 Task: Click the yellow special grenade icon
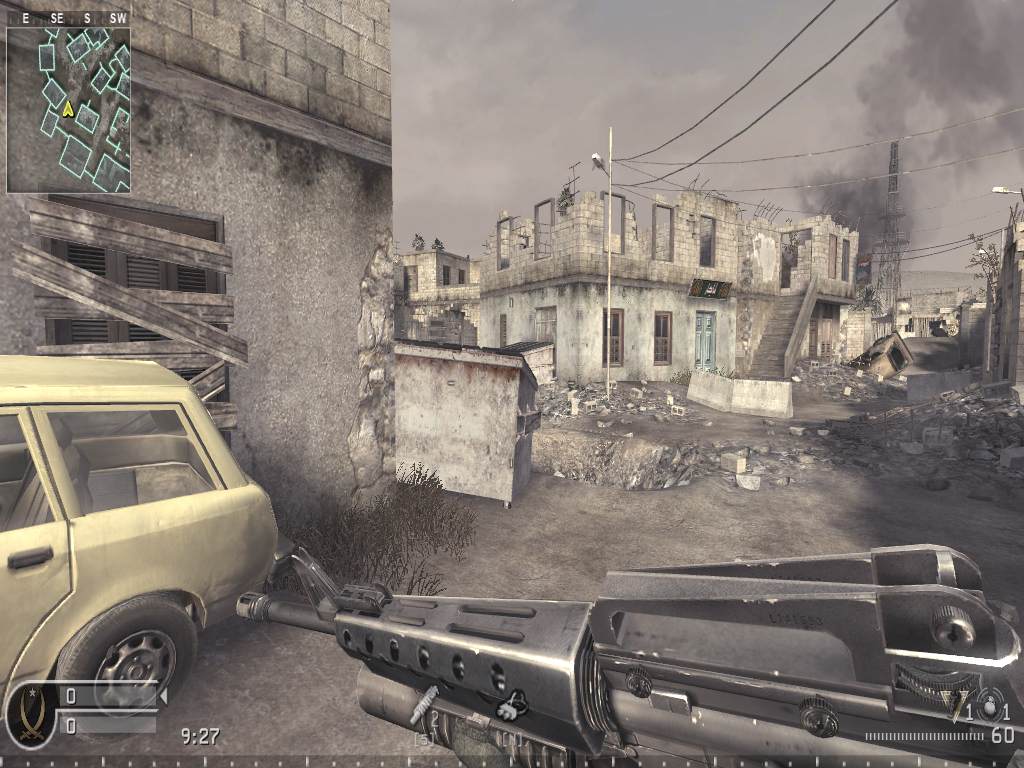[959, 706]
